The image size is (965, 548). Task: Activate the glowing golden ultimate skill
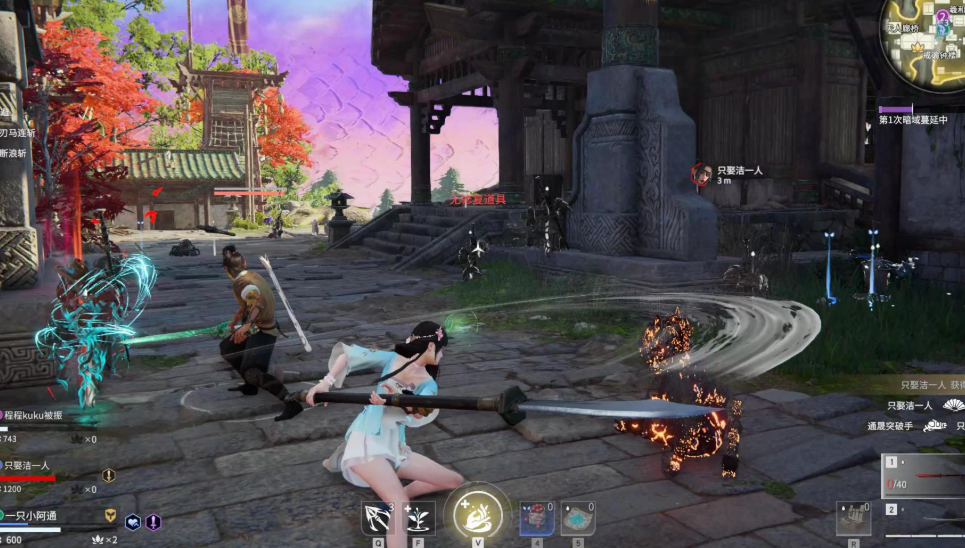[x=478, y=514]
